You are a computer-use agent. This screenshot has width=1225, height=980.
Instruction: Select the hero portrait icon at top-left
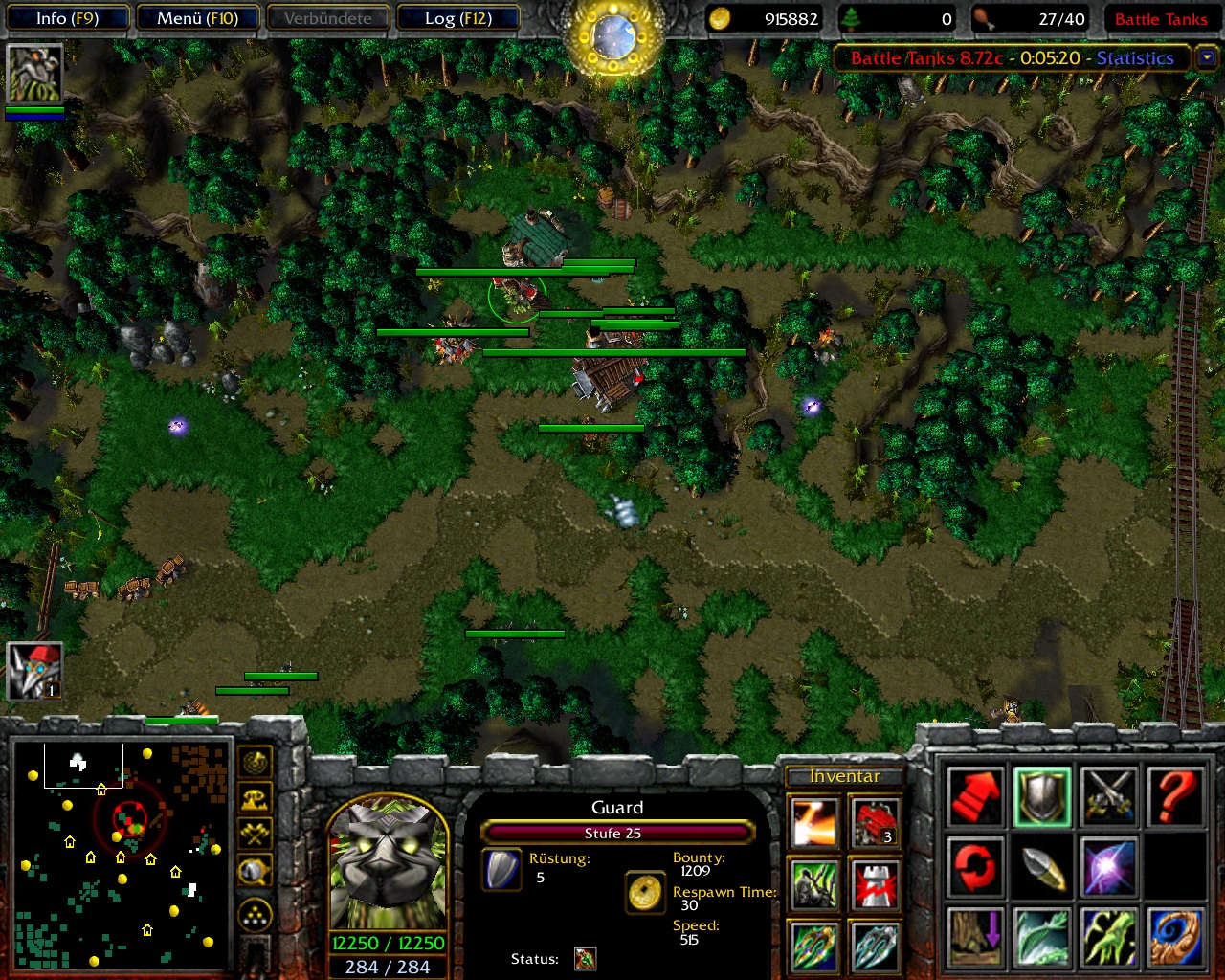tap(34, 73)
